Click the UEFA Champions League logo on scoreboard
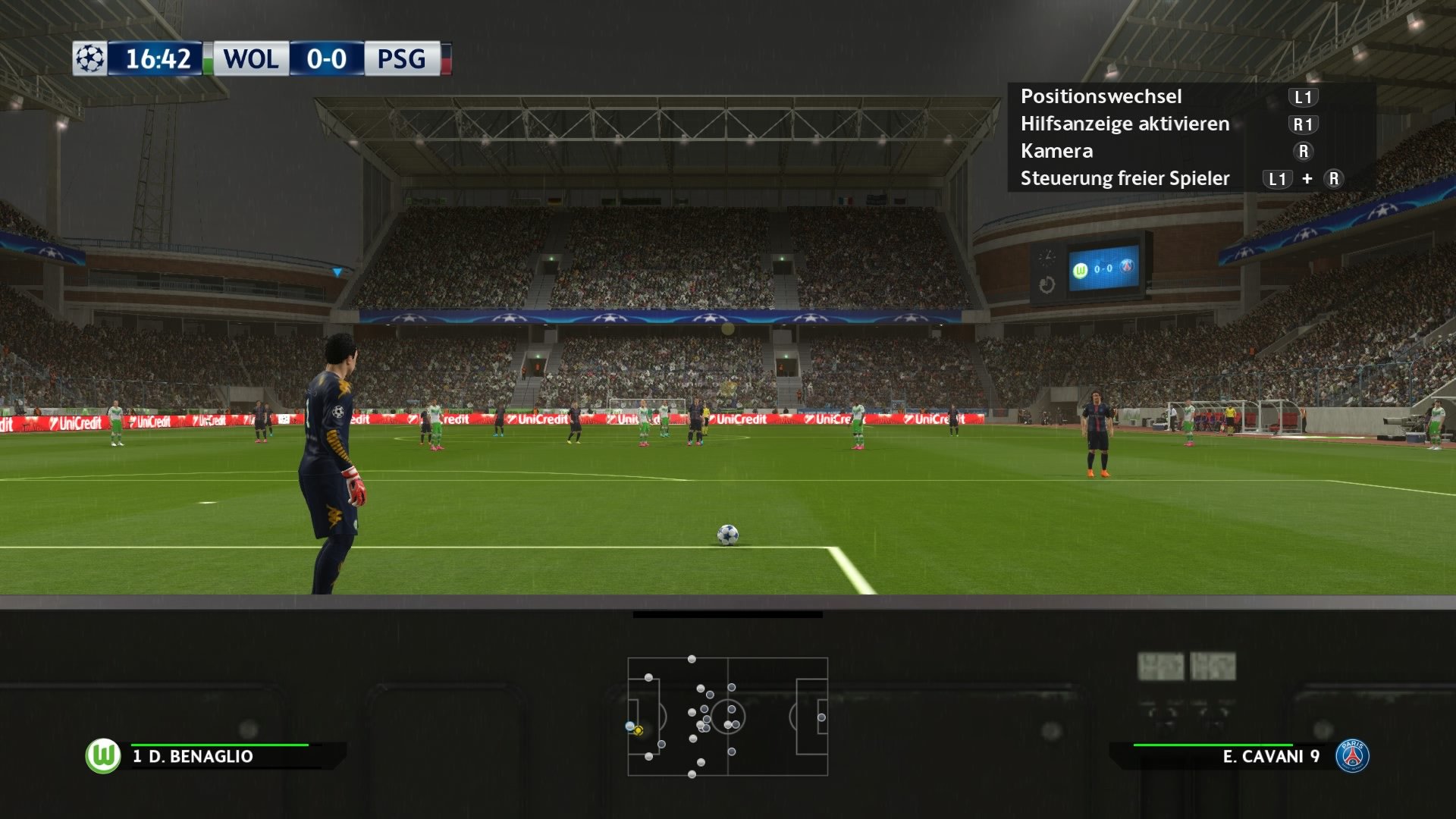This screenshot has width=1456, height=819. tap(90, 57)
